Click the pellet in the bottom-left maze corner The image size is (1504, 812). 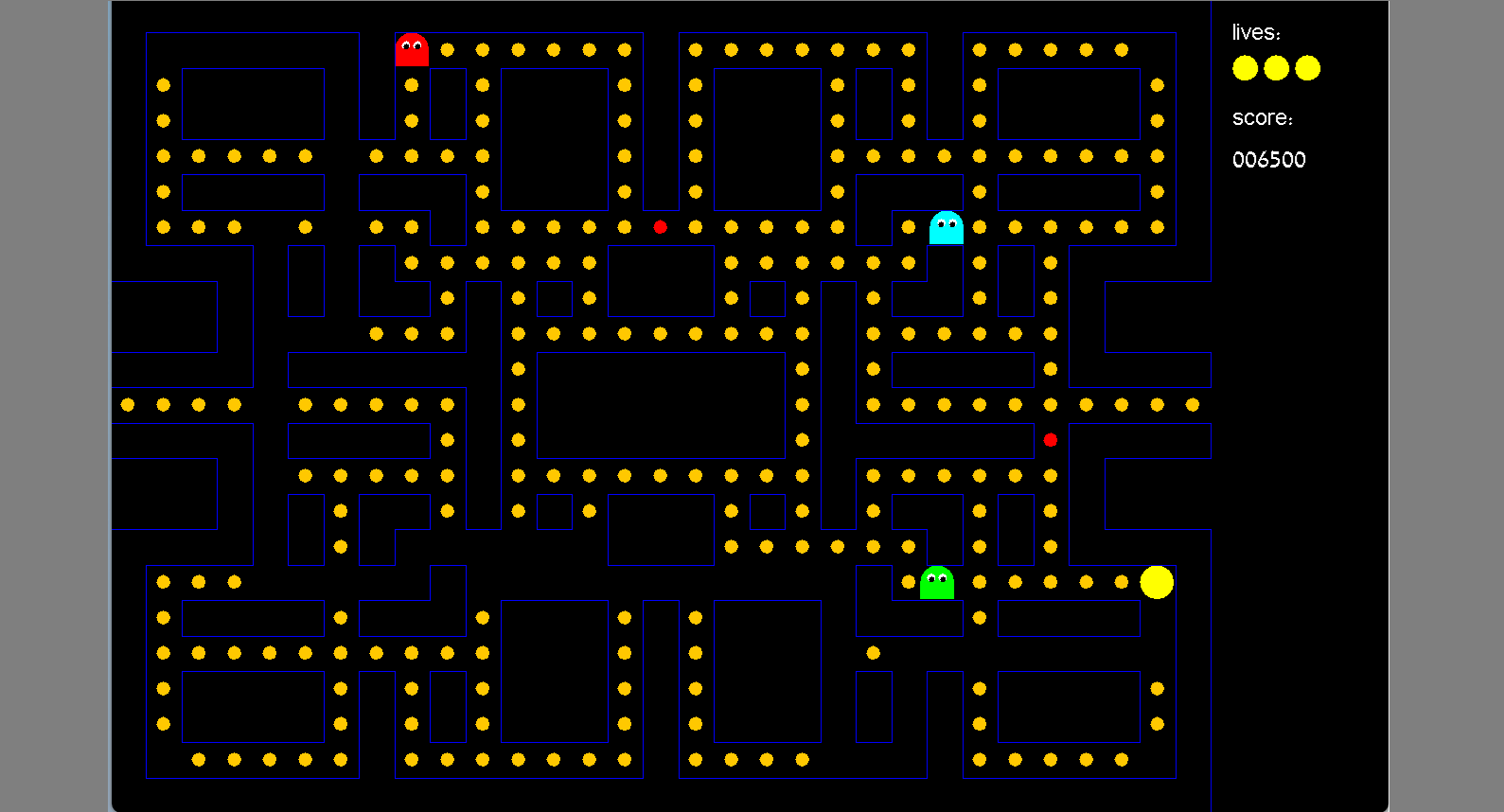tap(197, 758)
